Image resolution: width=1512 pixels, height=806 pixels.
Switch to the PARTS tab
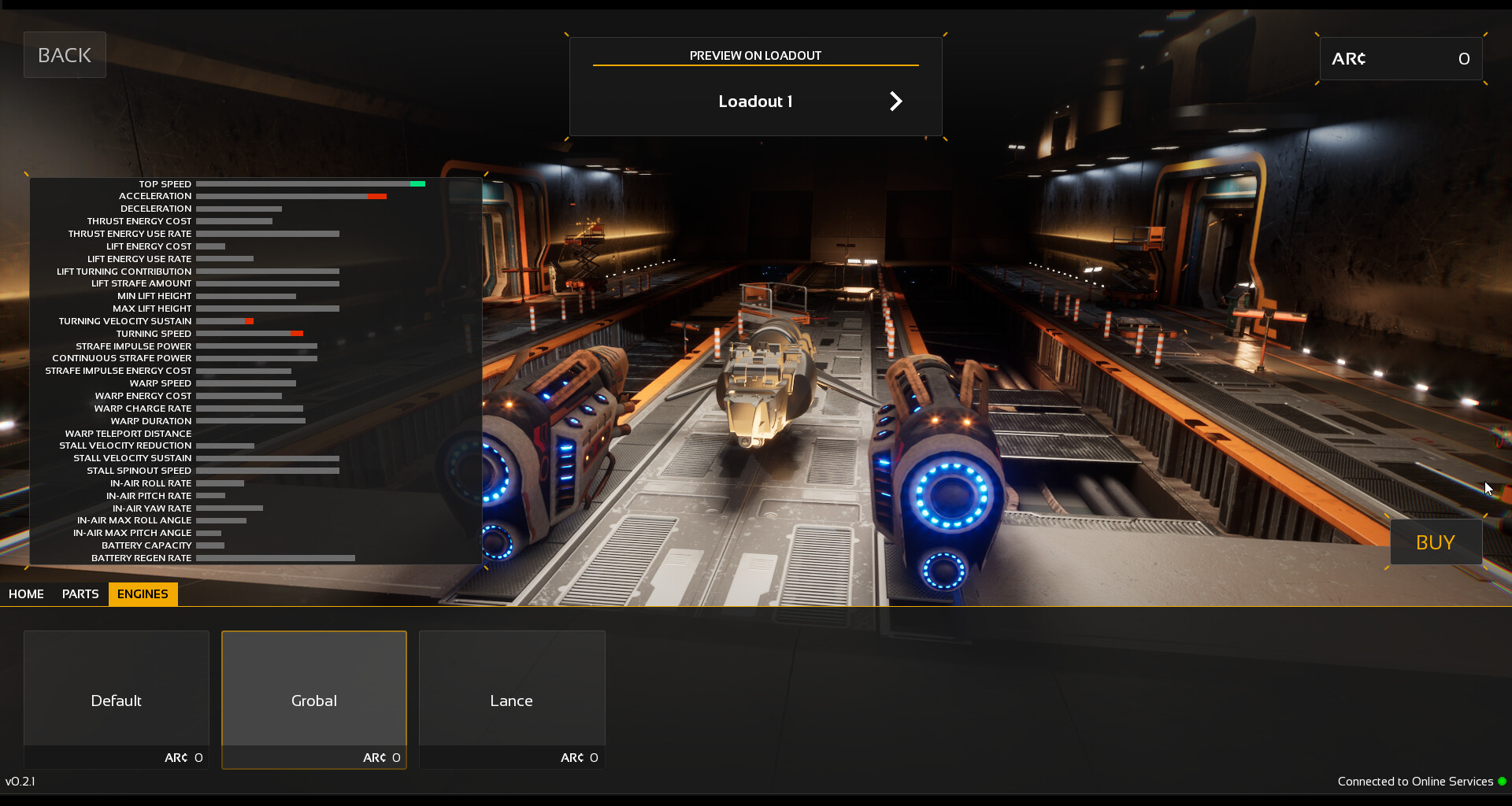click(80, 594)
